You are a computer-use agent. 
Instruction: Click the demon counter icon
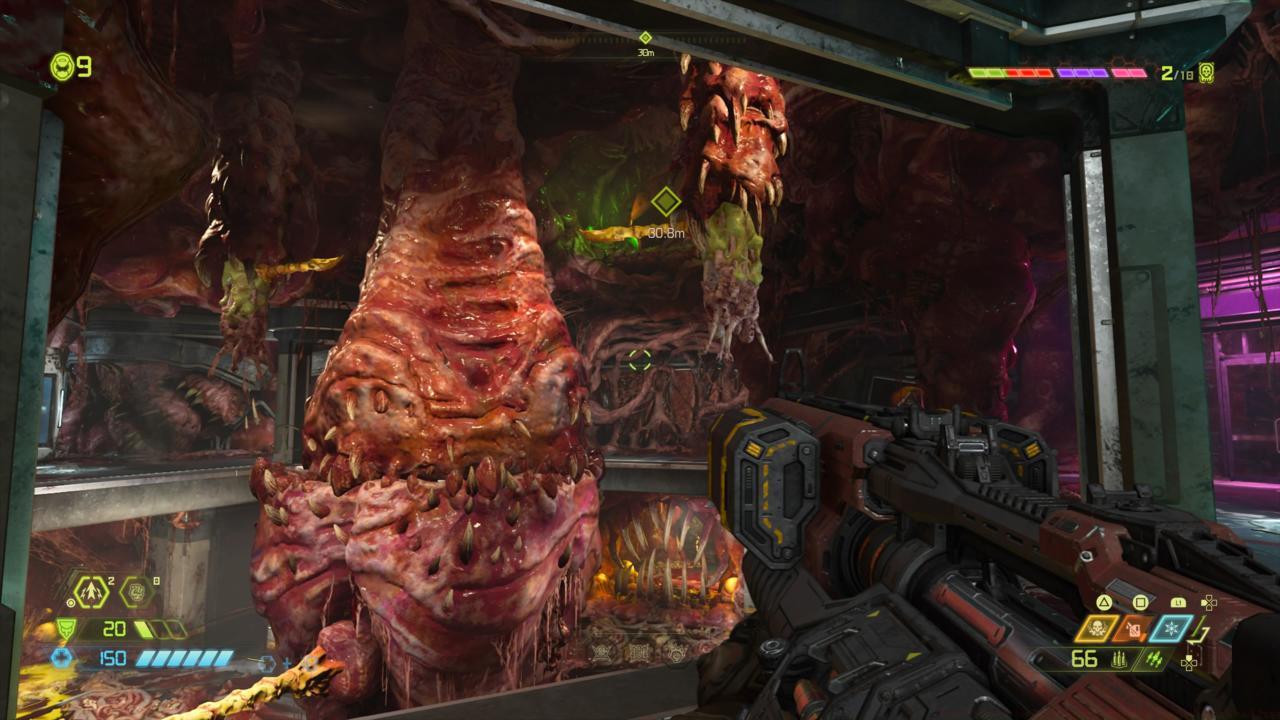tap(1206, 73)
